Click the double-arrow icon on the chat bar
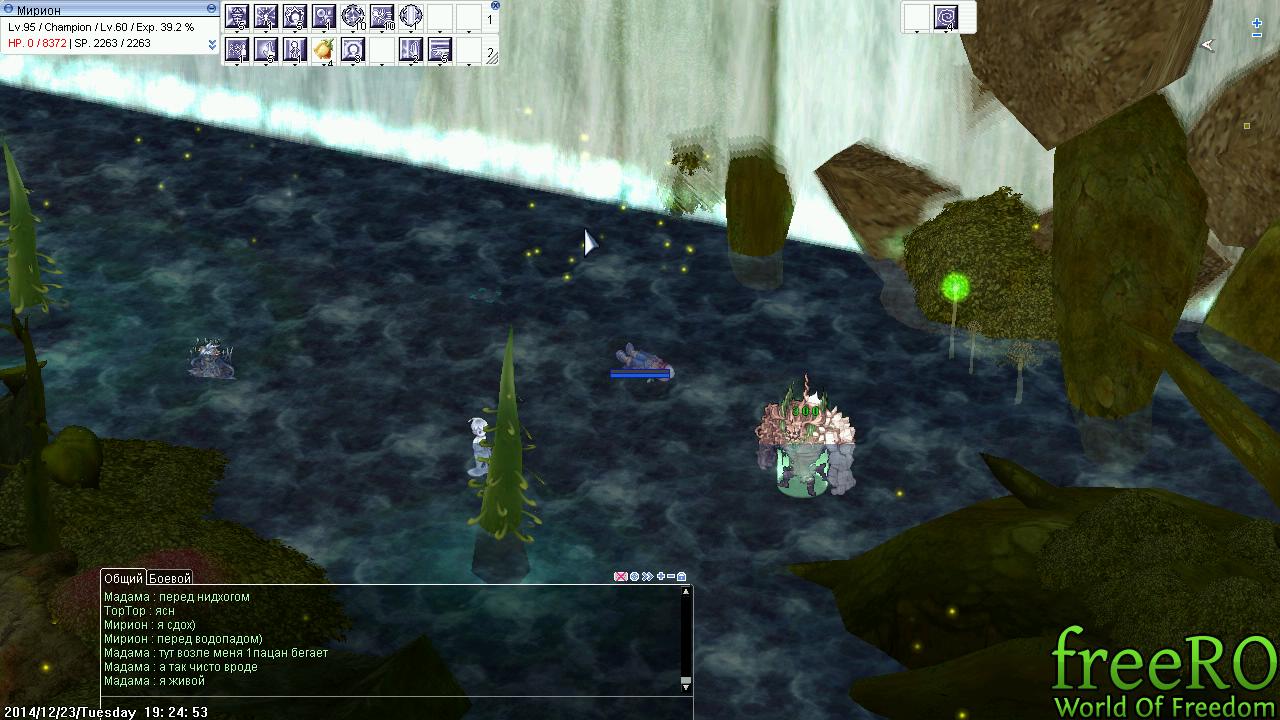 pyautogui.click(x=647, y=577)
